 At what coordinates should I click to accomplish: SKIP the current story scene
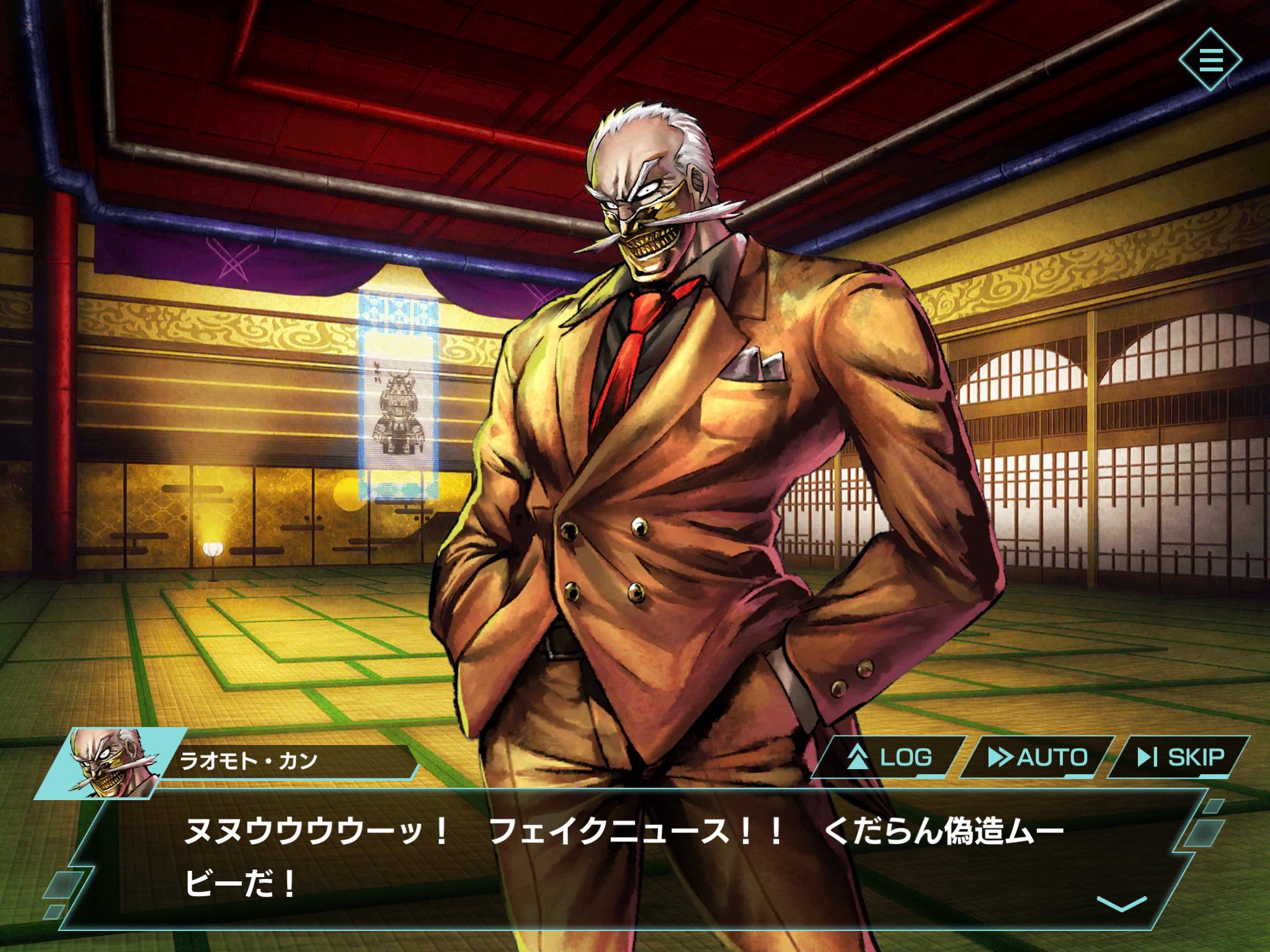coord(1180,757)
